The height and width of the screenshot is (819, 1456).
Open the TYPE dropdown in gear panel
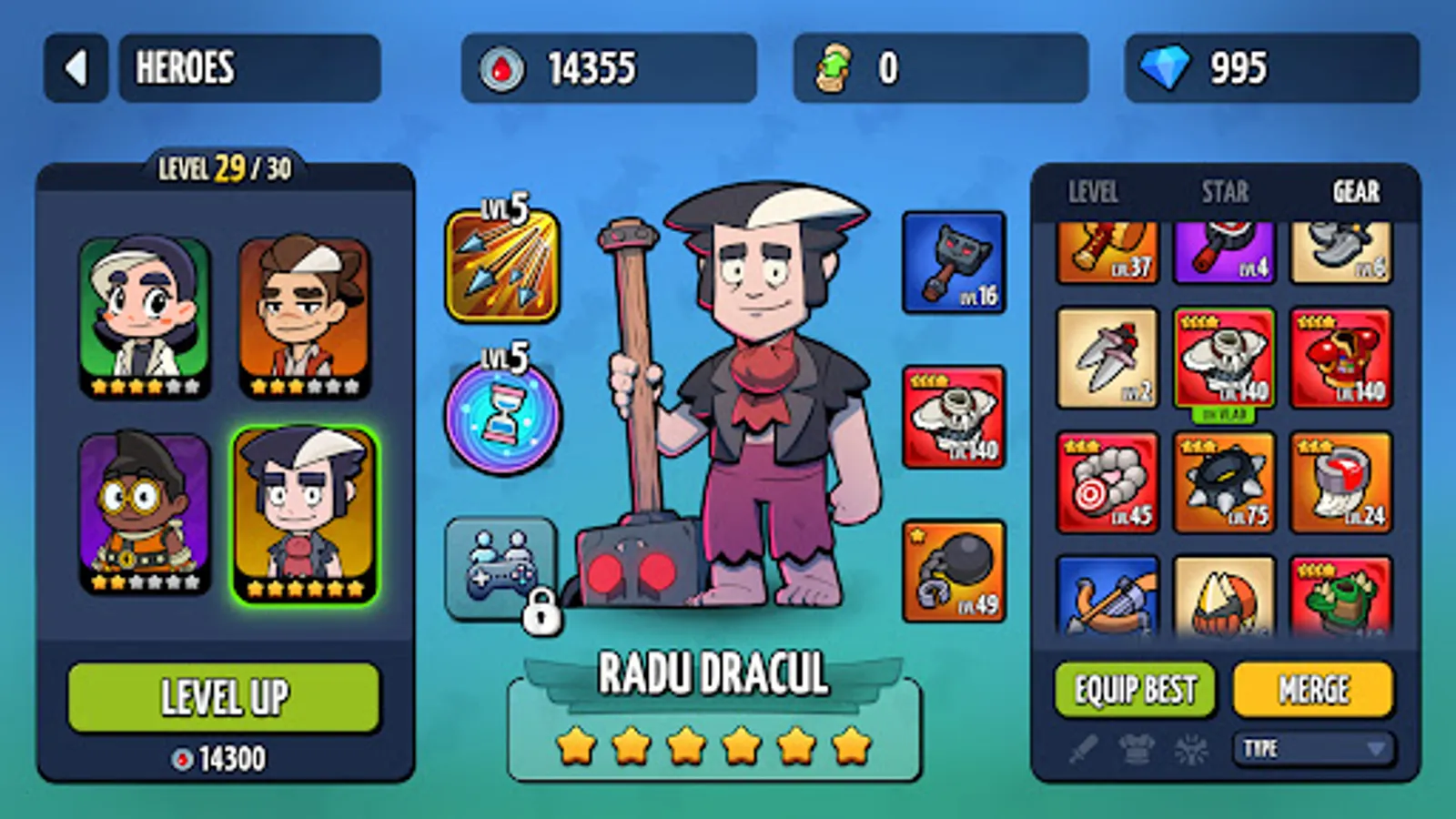1313,749
